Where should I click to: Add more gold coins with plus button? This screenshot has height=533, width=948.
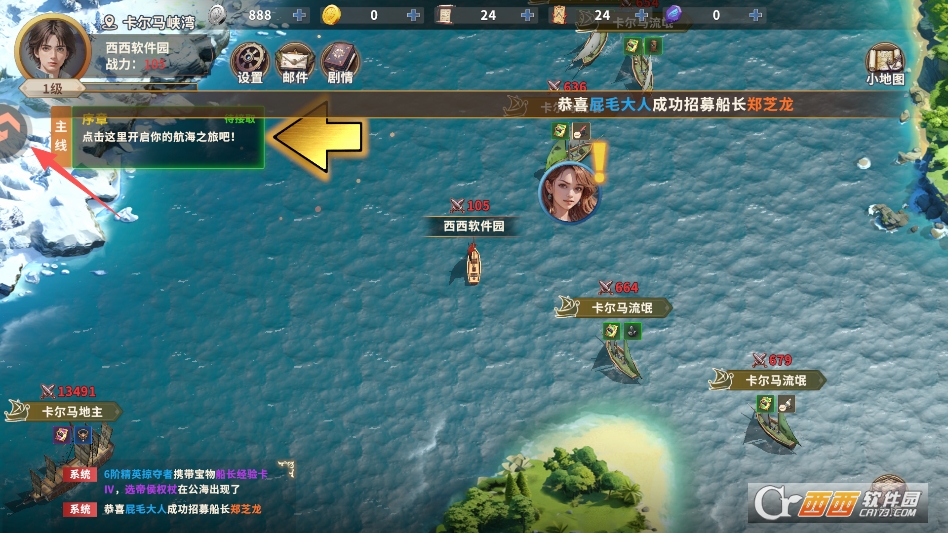[415, 15]
